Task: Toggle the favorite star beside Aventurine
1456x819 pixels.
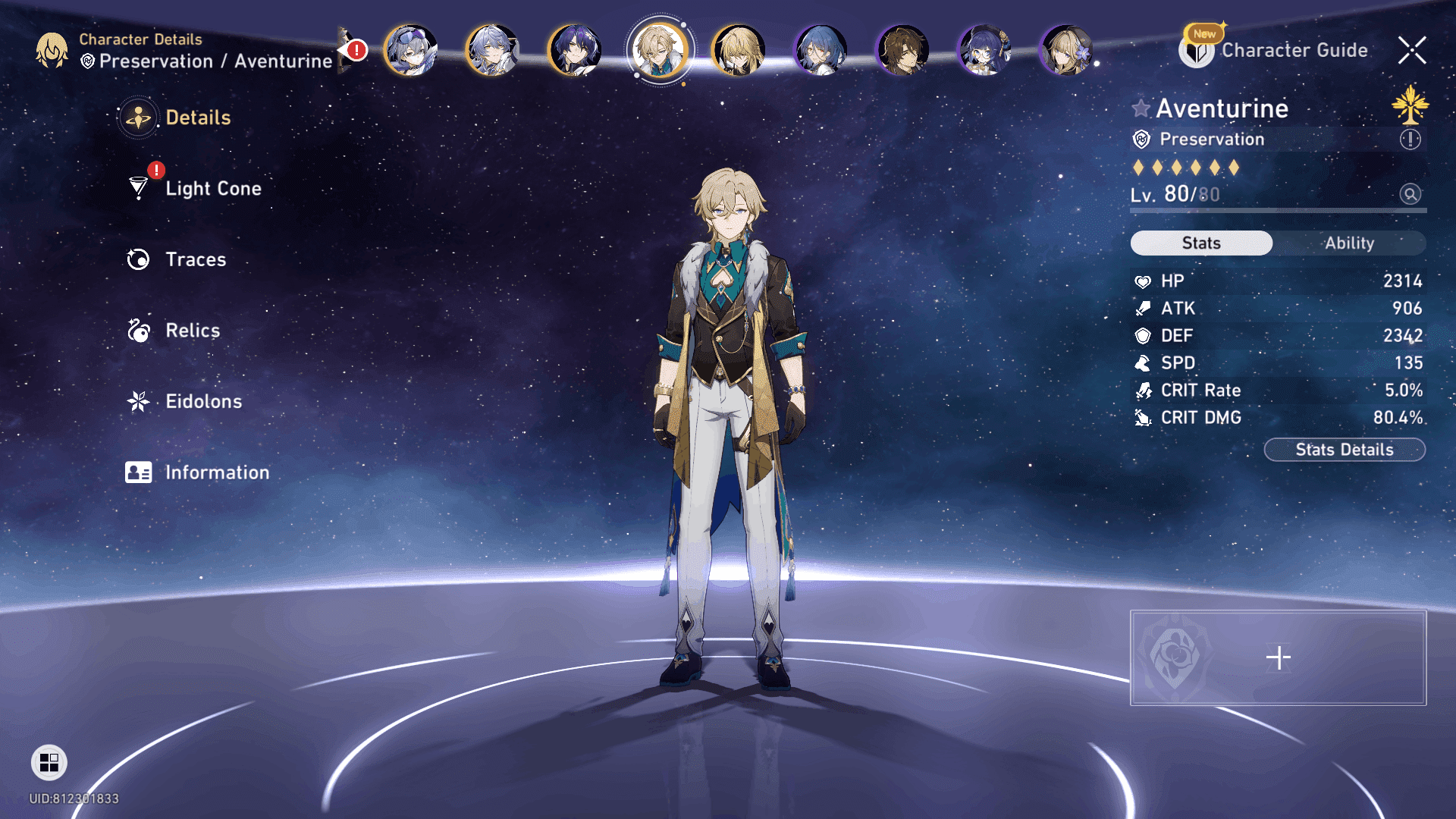Action: 1141,108
